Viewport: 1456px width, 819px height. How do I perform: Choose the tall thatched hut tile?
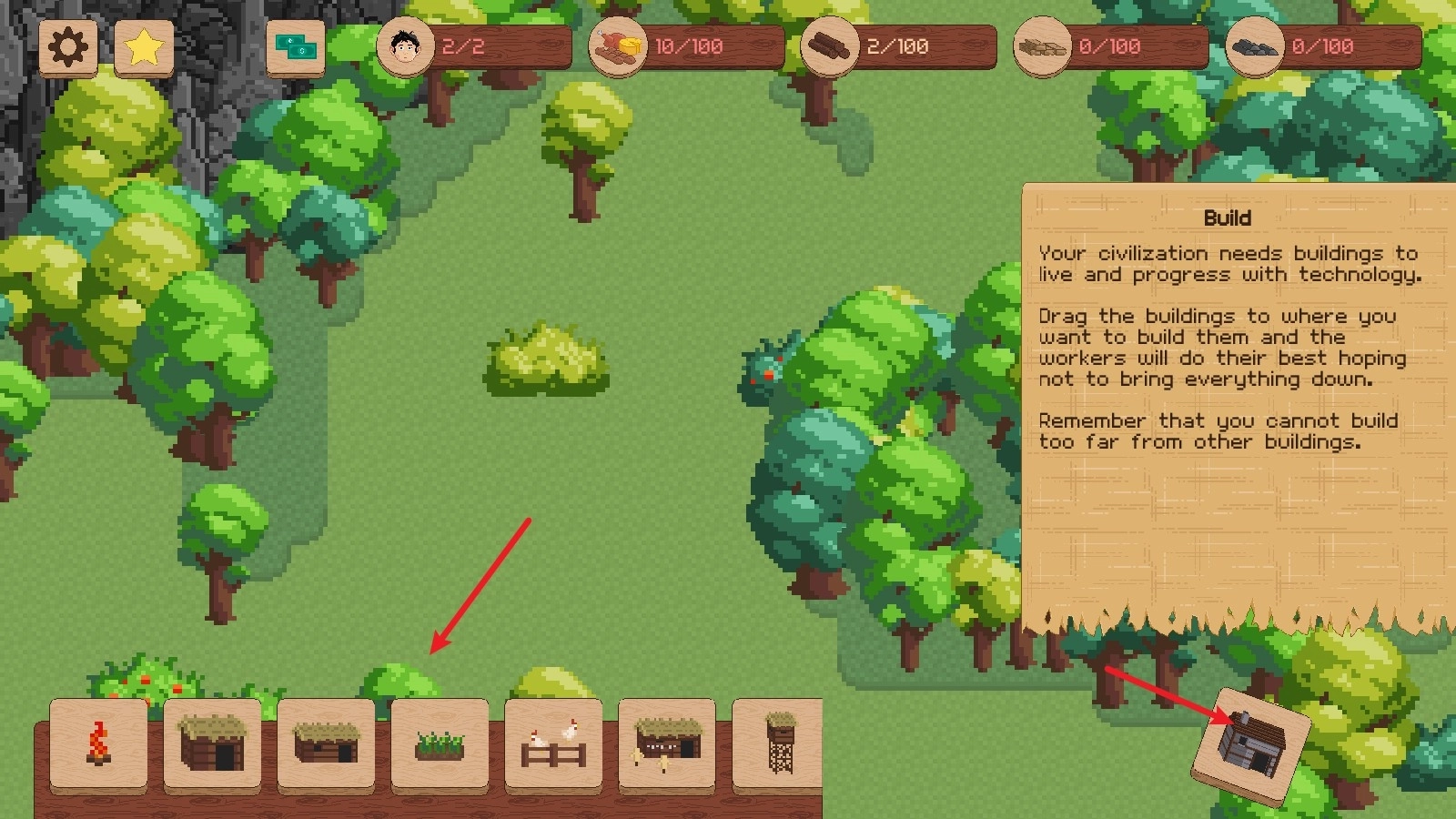pyautogui.click(x=212, y=744)
